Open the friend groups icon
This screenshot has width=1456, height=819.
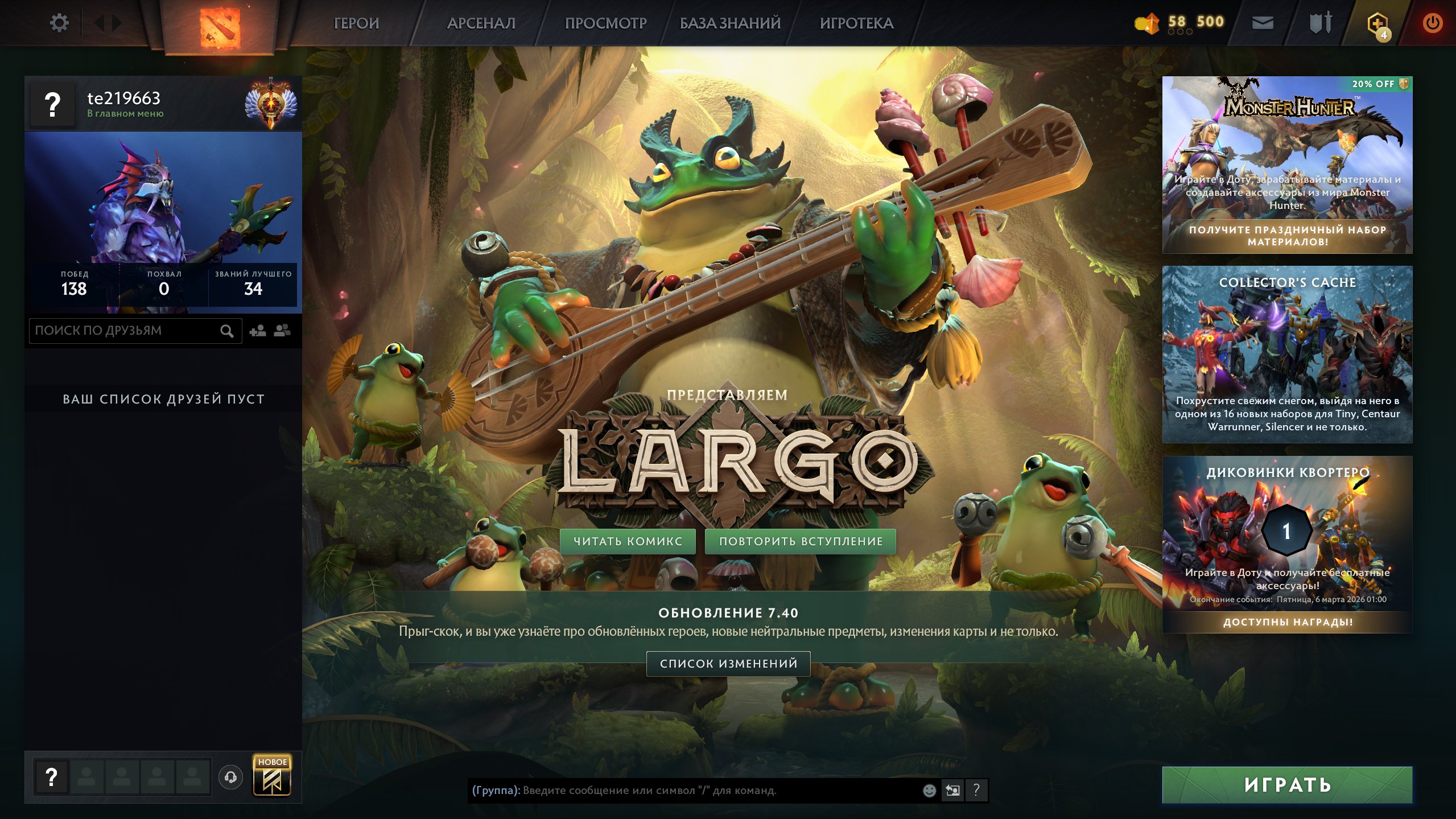283,330
